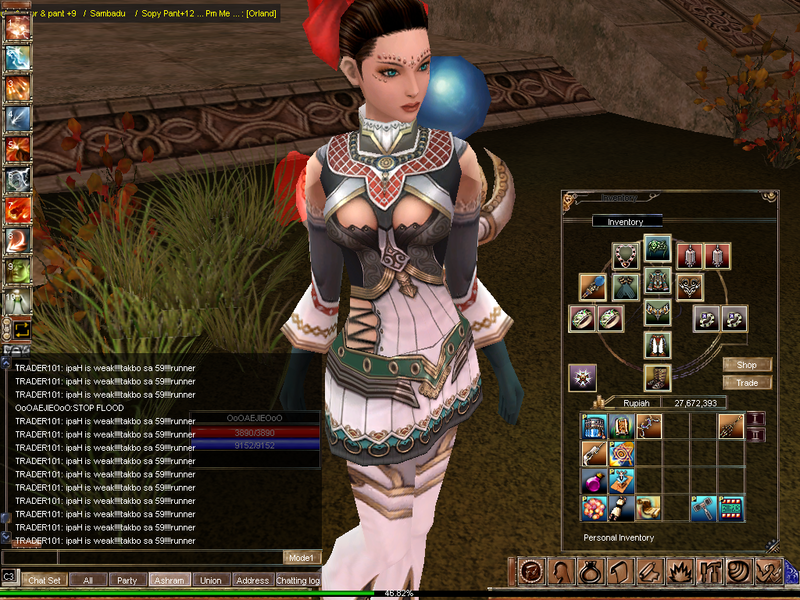Select the equipped boots slot

pos(657,376)
